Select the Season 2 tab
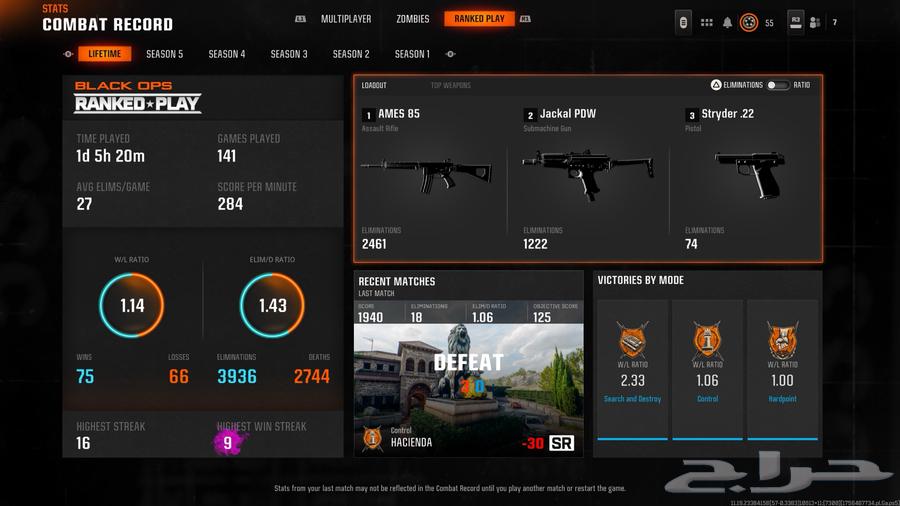This screenshot has width=900, height=506. [351, 54]
